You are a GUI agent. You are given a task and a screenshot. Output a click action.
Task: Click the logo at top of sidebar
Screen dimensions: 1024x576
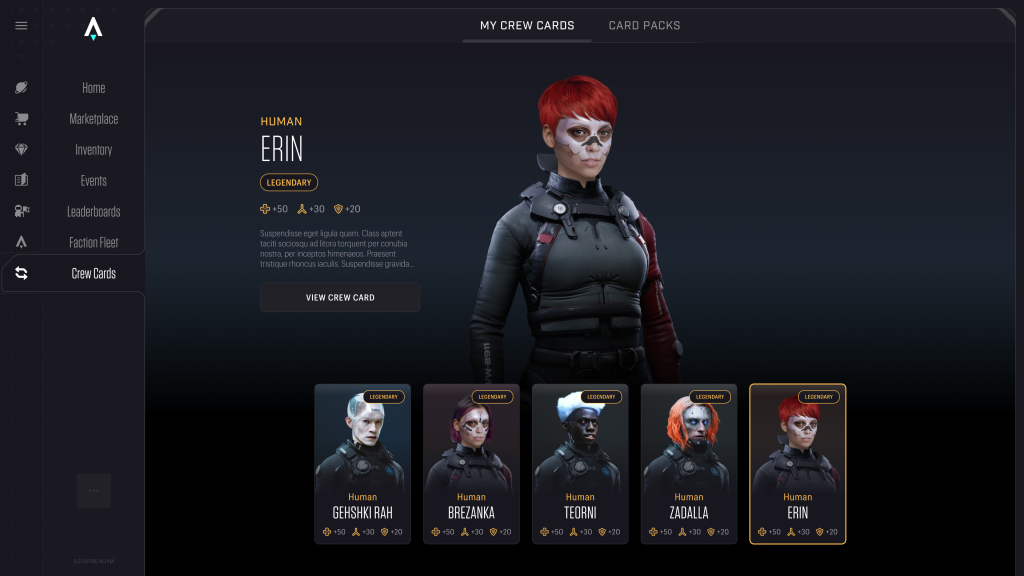click(x=93, y=29)
